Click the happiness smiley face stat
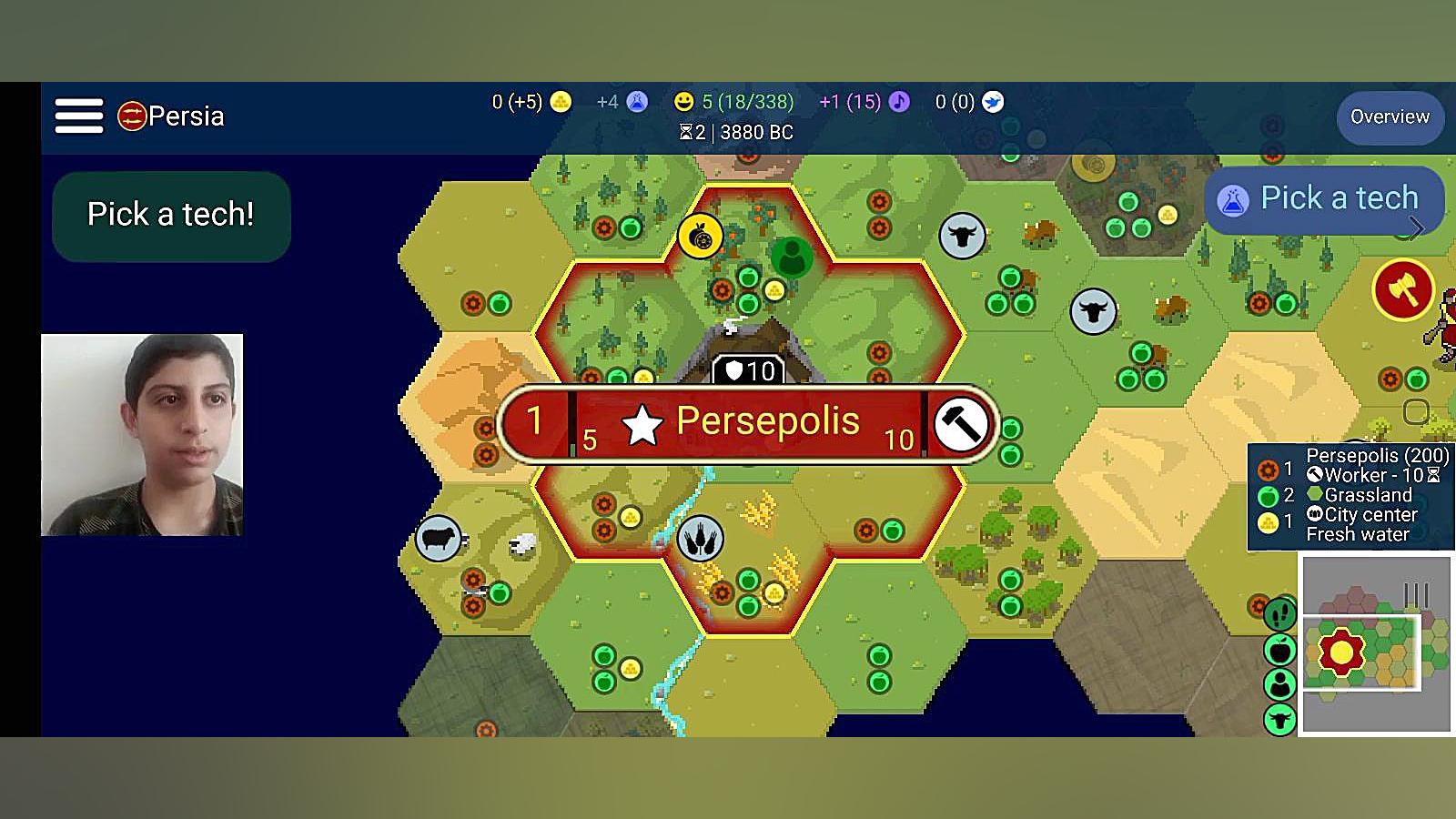Image resolution: width=1456 pixels, height=819 pixels. point(683,102)
